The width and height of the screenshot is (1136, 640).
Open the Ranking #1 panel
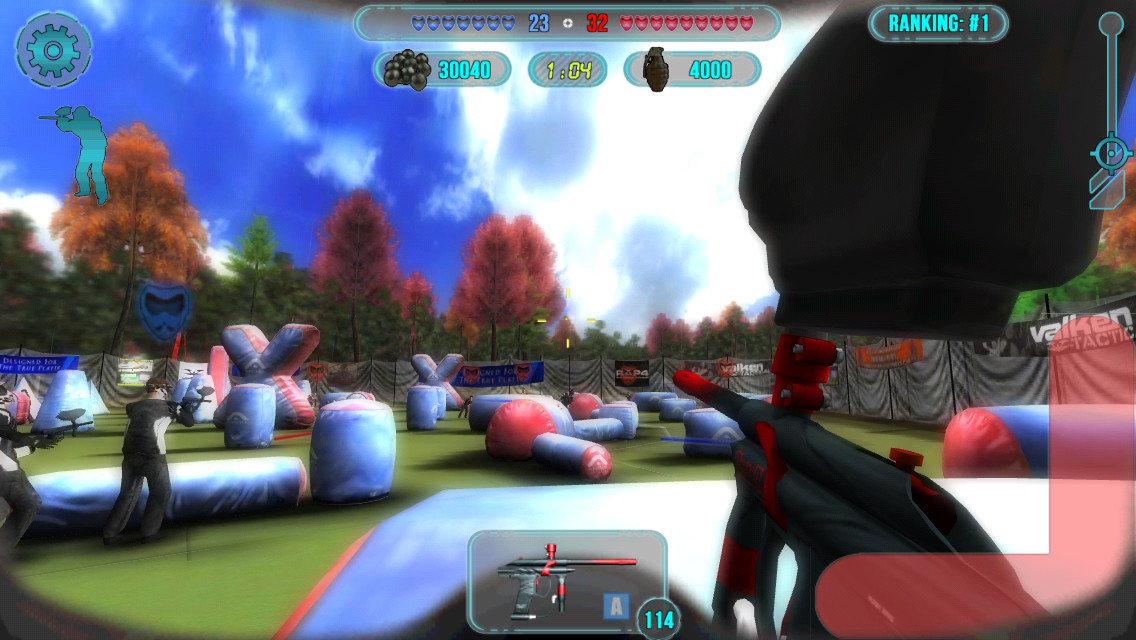pos(938,23)
